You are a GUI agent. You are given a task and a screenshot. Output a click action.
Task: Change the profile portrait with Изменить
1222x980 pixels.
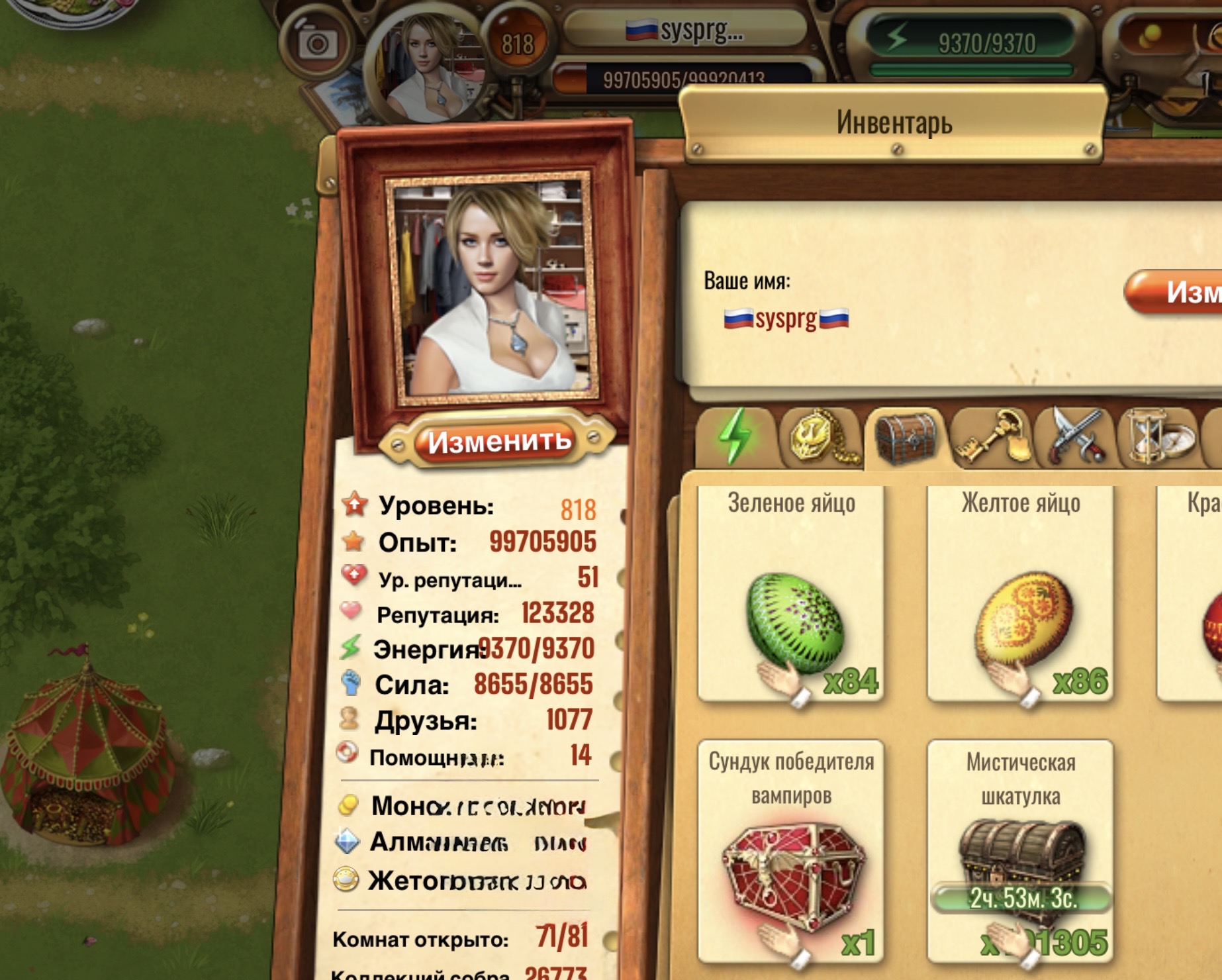coord(499,442)
